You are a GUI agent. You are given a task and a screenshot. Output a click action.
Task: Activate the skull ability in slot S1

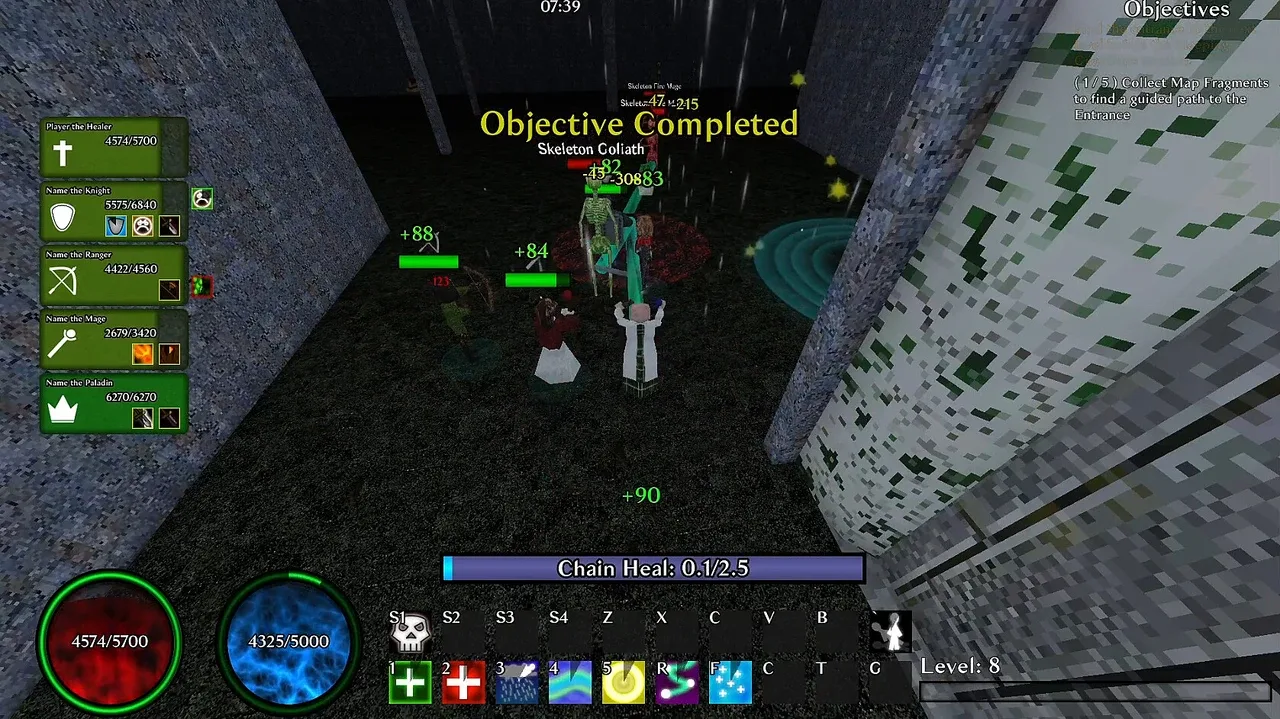click(x=410, y=634)
